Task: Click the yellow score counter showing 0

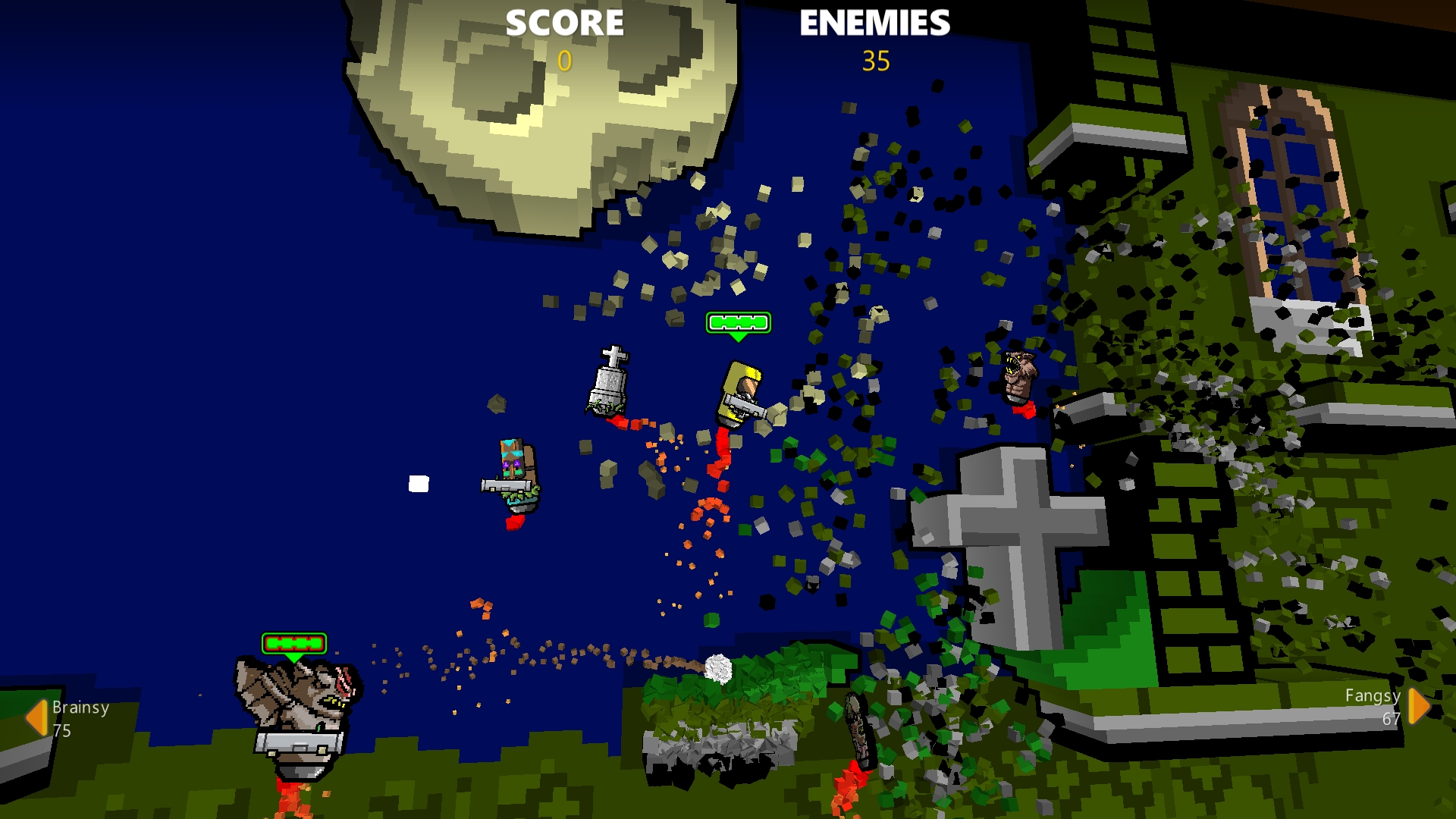Action: tap(564, 61)
